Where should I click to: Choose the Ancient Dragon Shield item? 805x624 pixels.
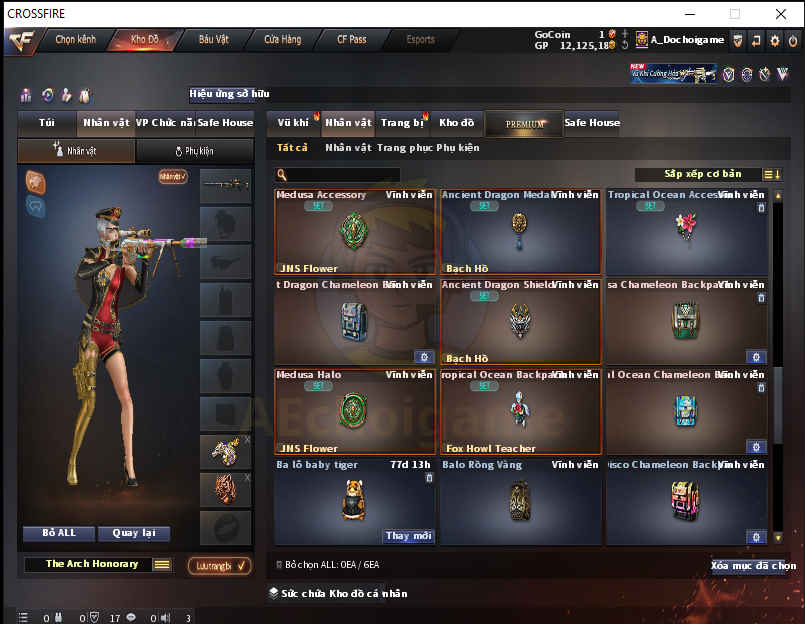(x=520, y=321)
